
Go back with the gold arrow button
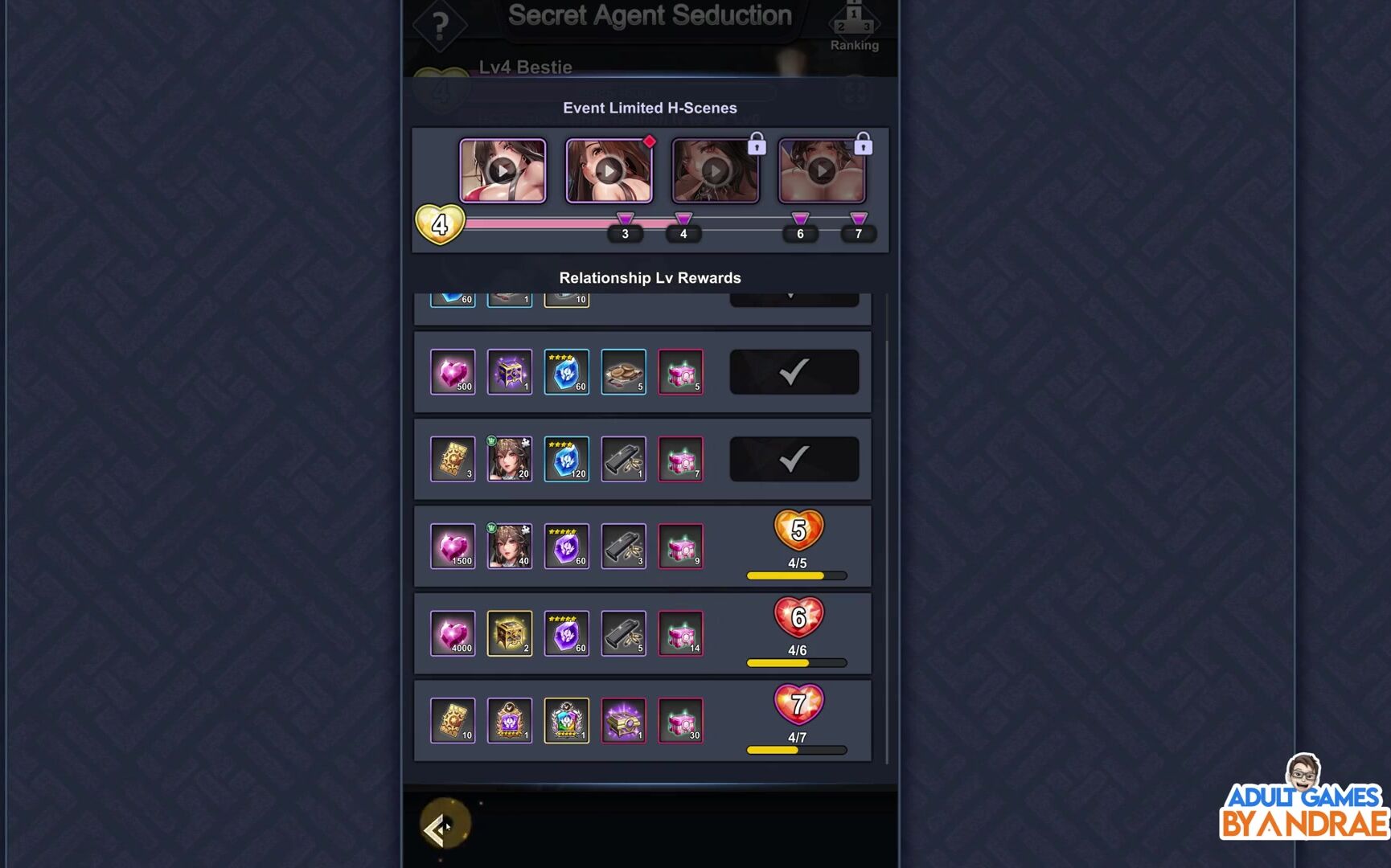pyautogui.click(x=443, y=825)
